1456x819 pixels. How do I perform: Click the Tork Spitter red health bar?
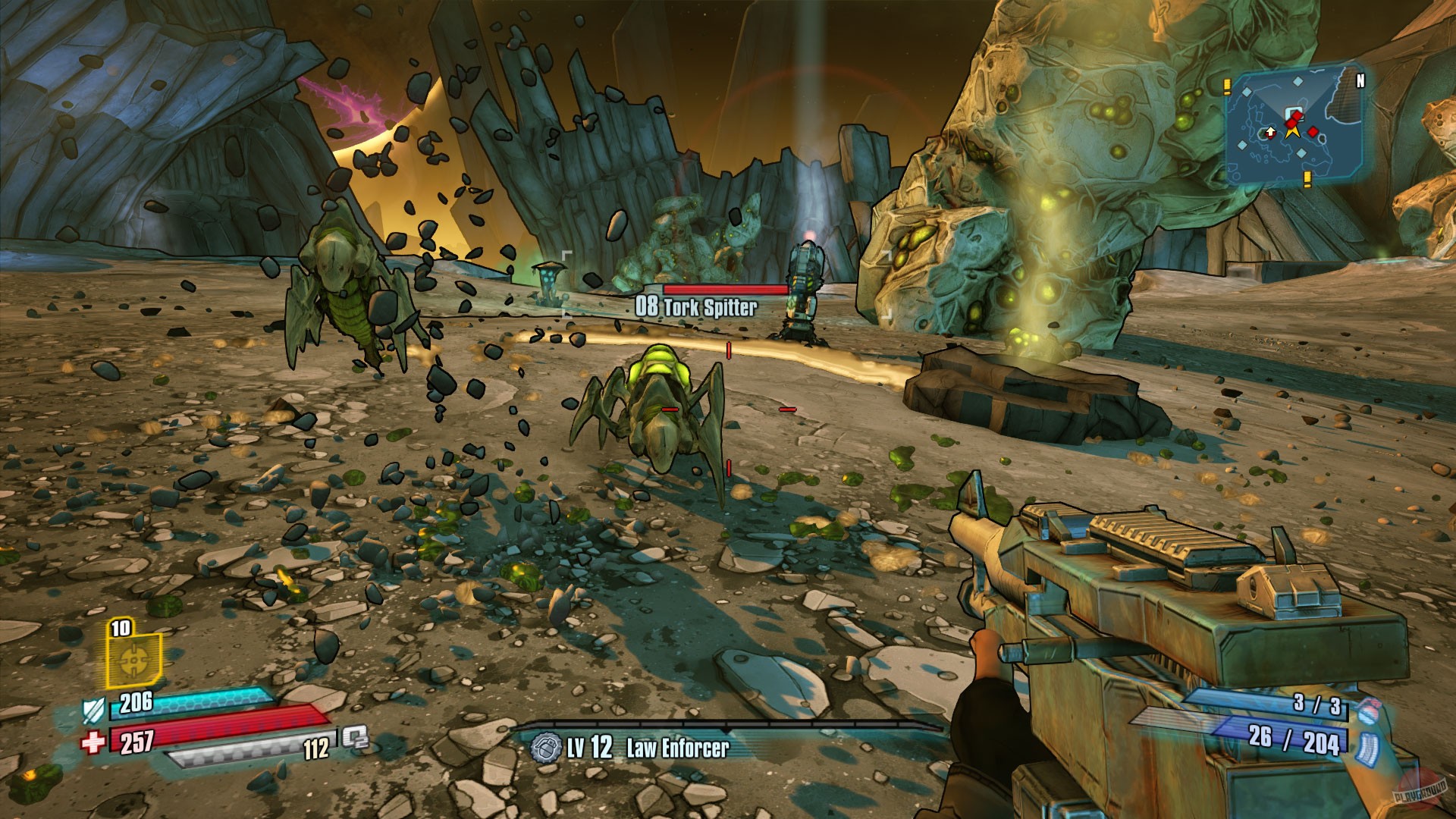click(x=724, y=289)
